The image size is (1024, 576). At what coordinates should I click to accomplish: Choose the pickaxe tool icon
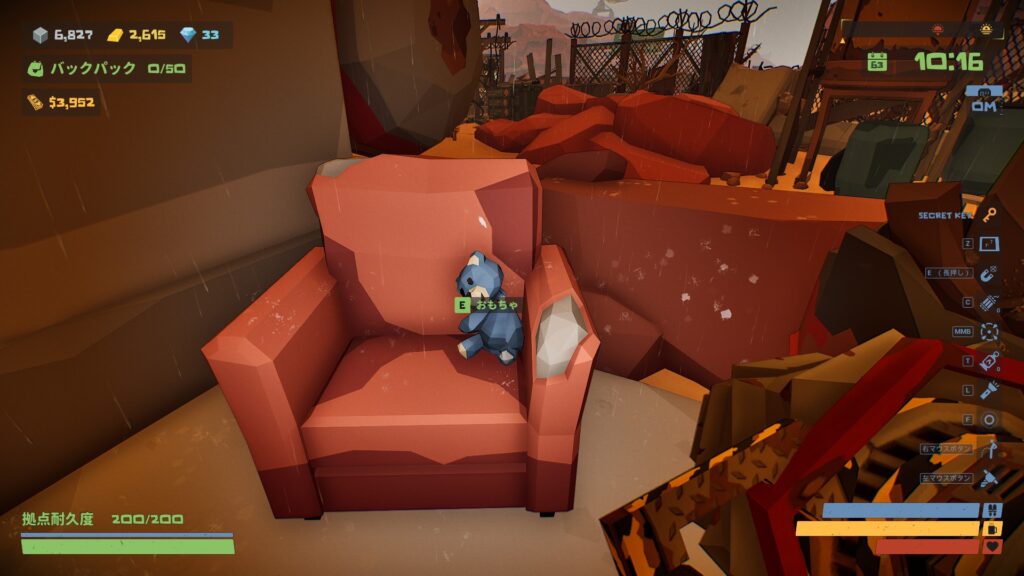click(x=989, y=449)
